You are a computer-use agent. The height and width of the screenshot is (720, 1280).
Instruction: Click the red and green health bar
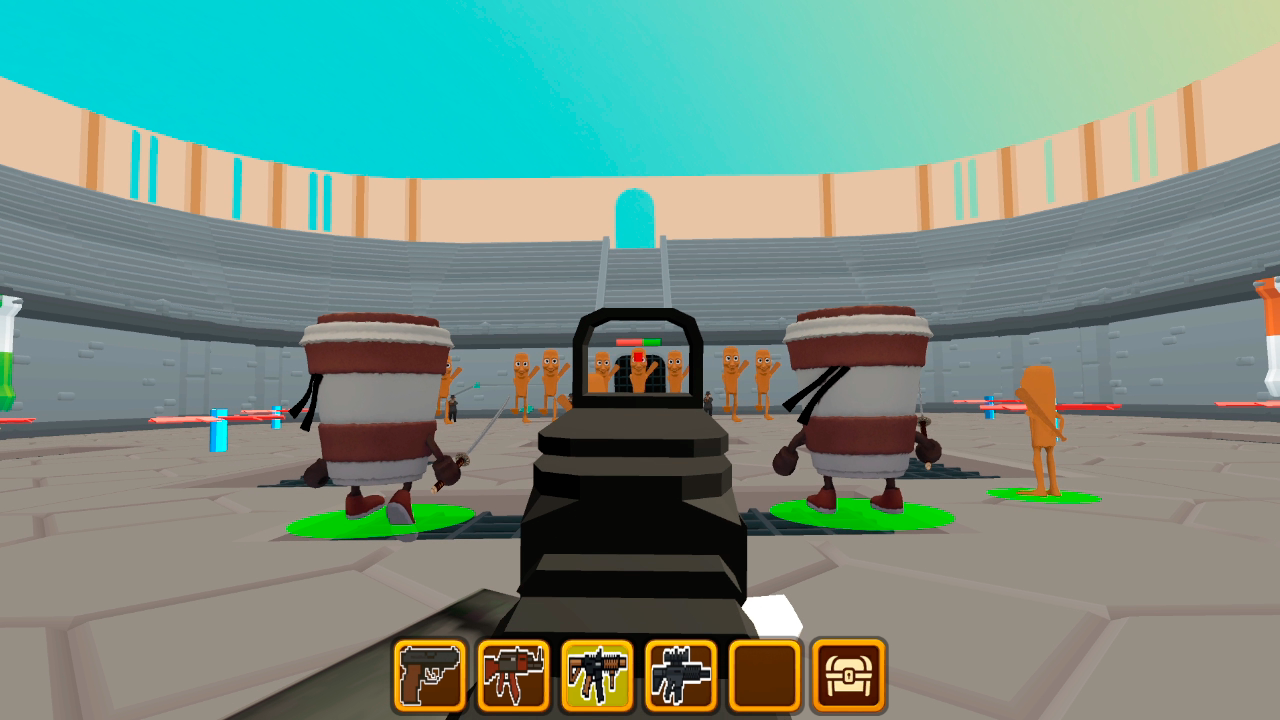638,340
